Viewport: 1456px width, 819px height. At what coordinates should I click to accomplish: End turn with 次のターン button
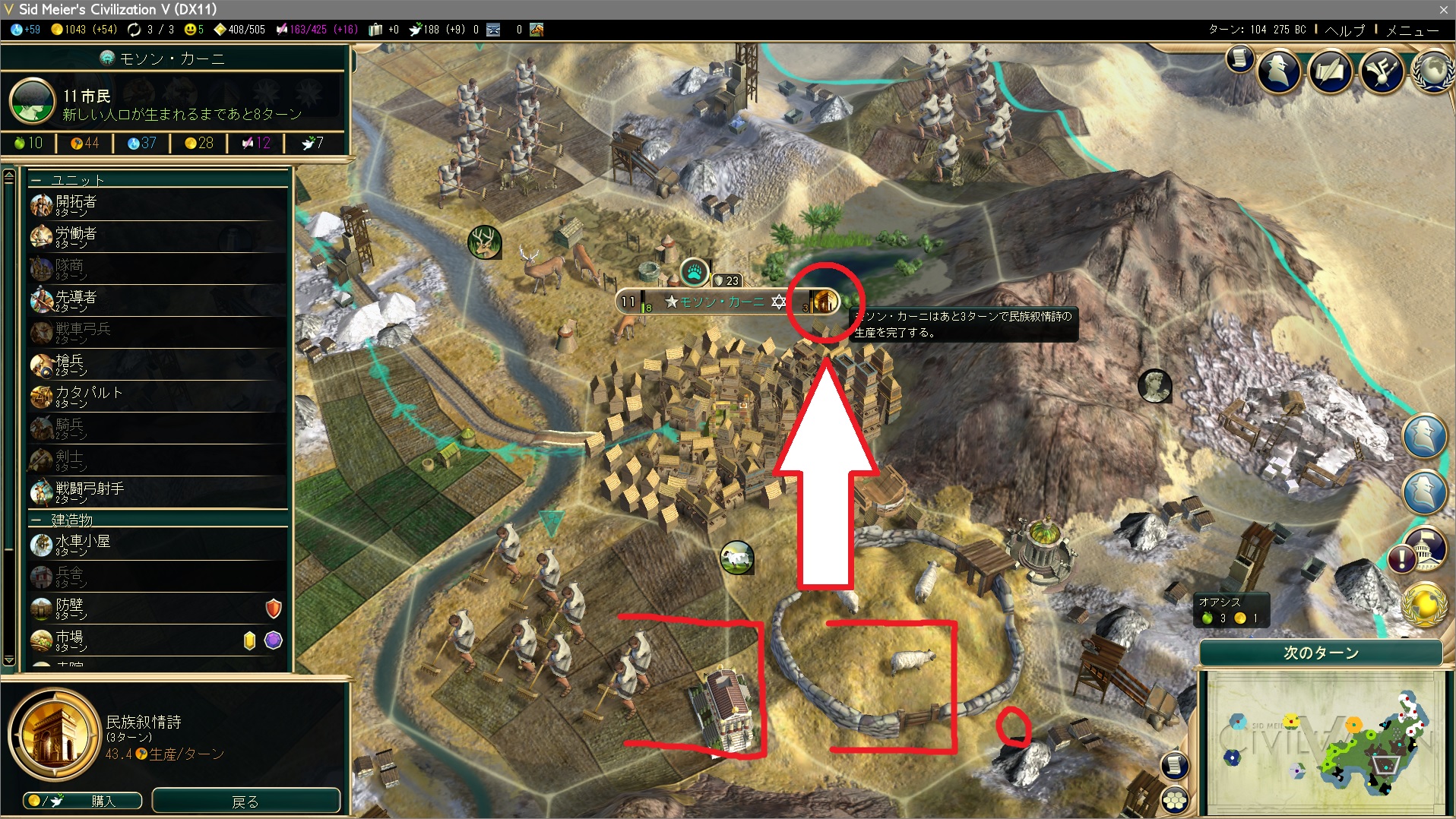pos(1321,653)
